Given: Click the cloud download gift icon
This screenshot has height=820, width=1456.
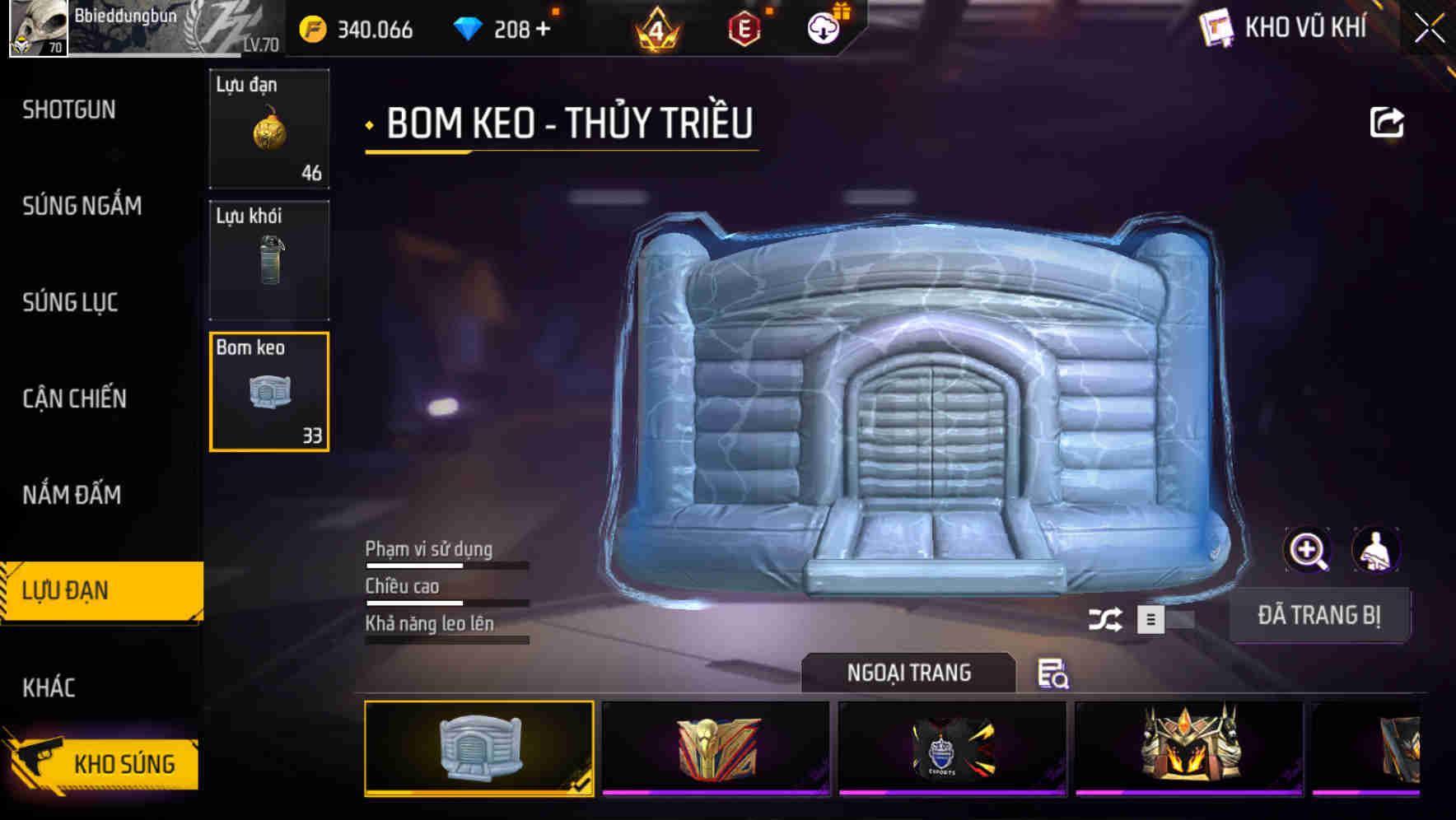Looking at the screenshot, I should coord(822,29).
